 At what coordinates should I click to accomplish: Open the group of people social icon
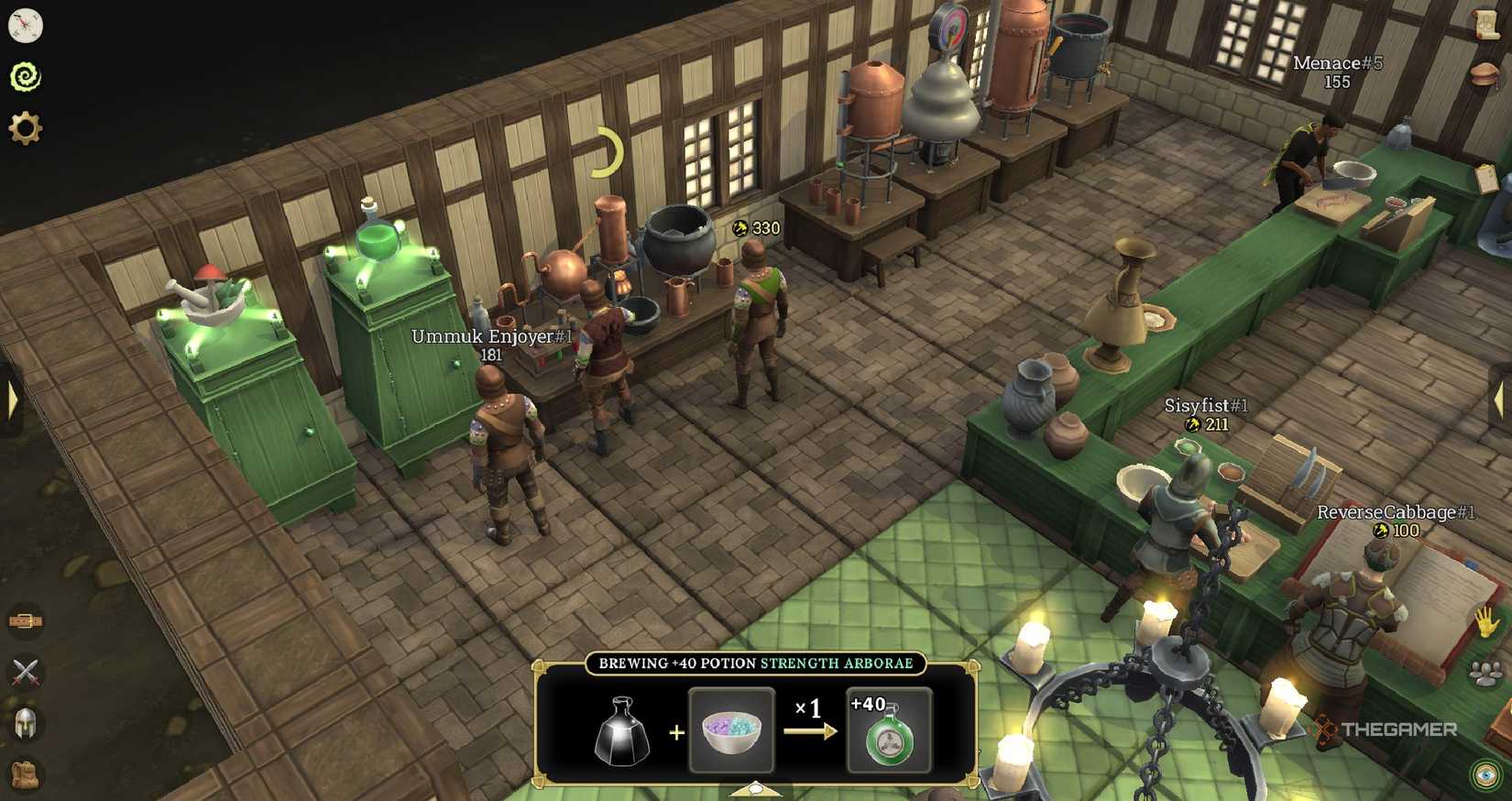[1485, 673]
